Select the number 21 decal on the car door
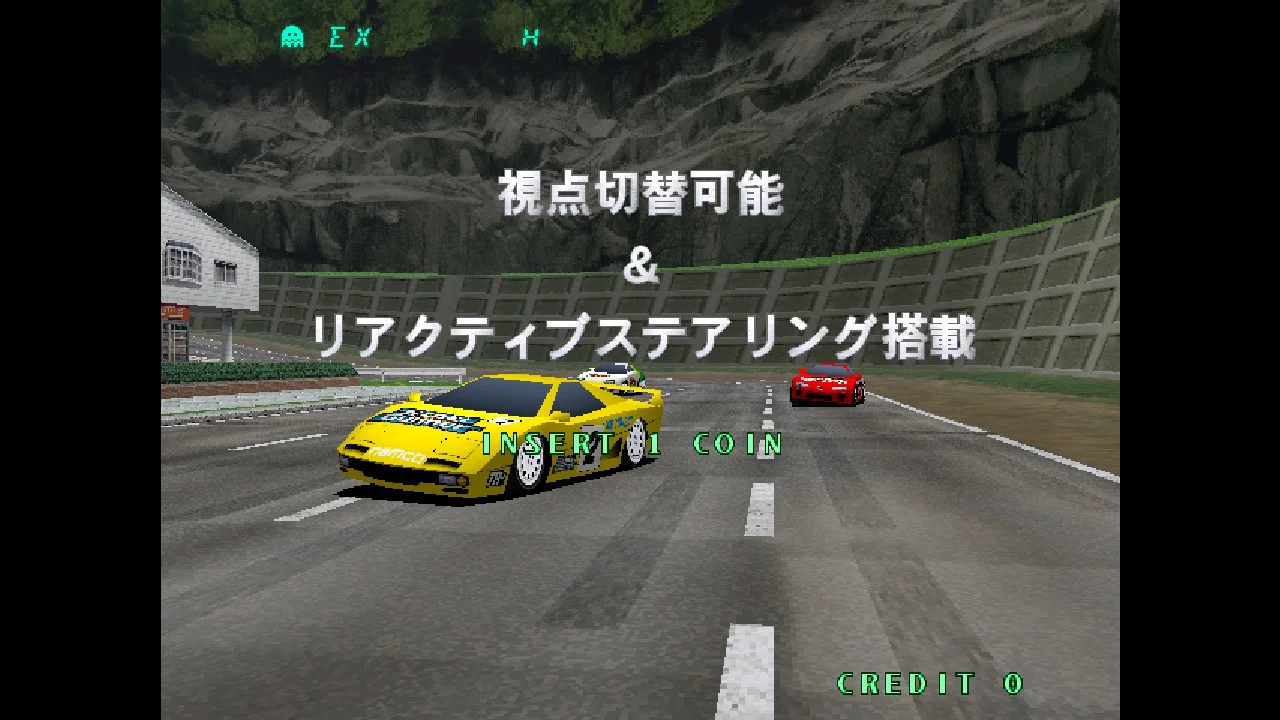Screen dimensions: 1280x720 [590, 448]
